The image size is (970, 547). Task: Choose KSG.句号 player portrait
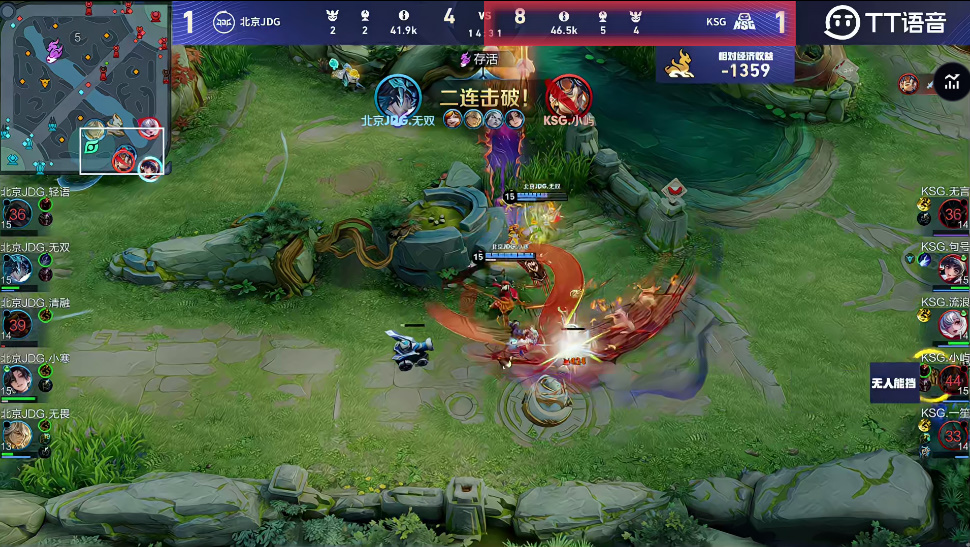[952, 268]
